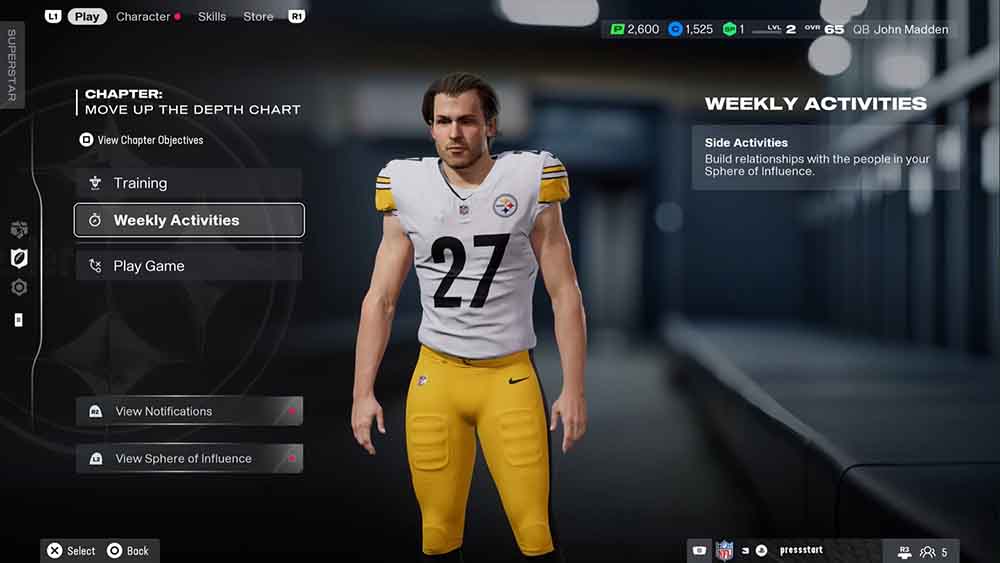The image size is (1000, 563).
Task: Choose Weekly Activities
Action: pyautogui.click(x=189, y=220)
